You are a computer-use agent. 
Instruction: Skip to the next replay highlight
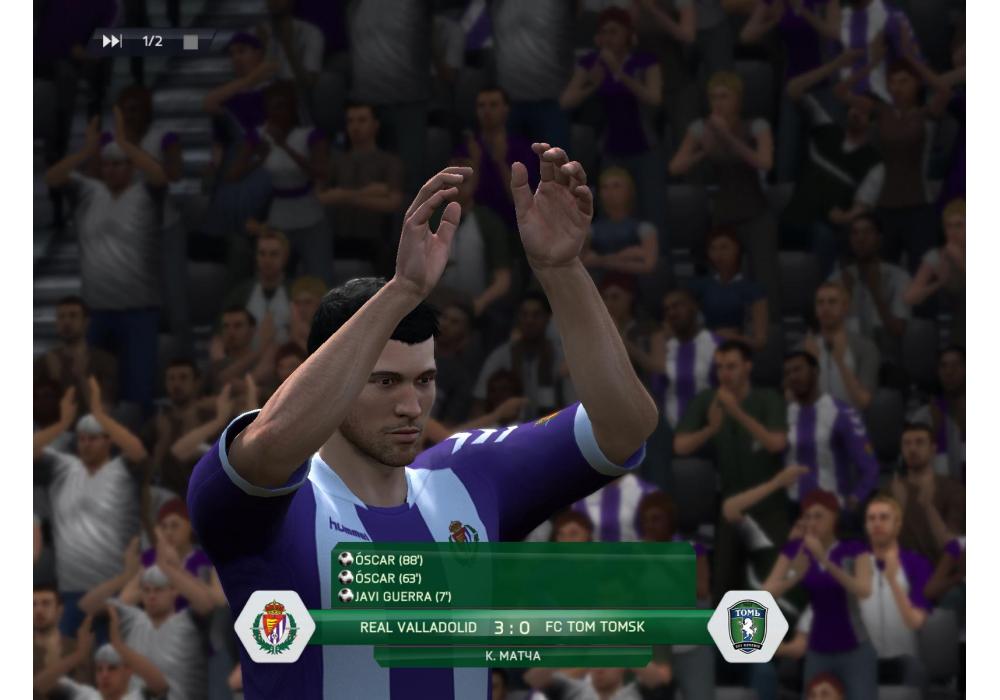click(x=112, y=41)
